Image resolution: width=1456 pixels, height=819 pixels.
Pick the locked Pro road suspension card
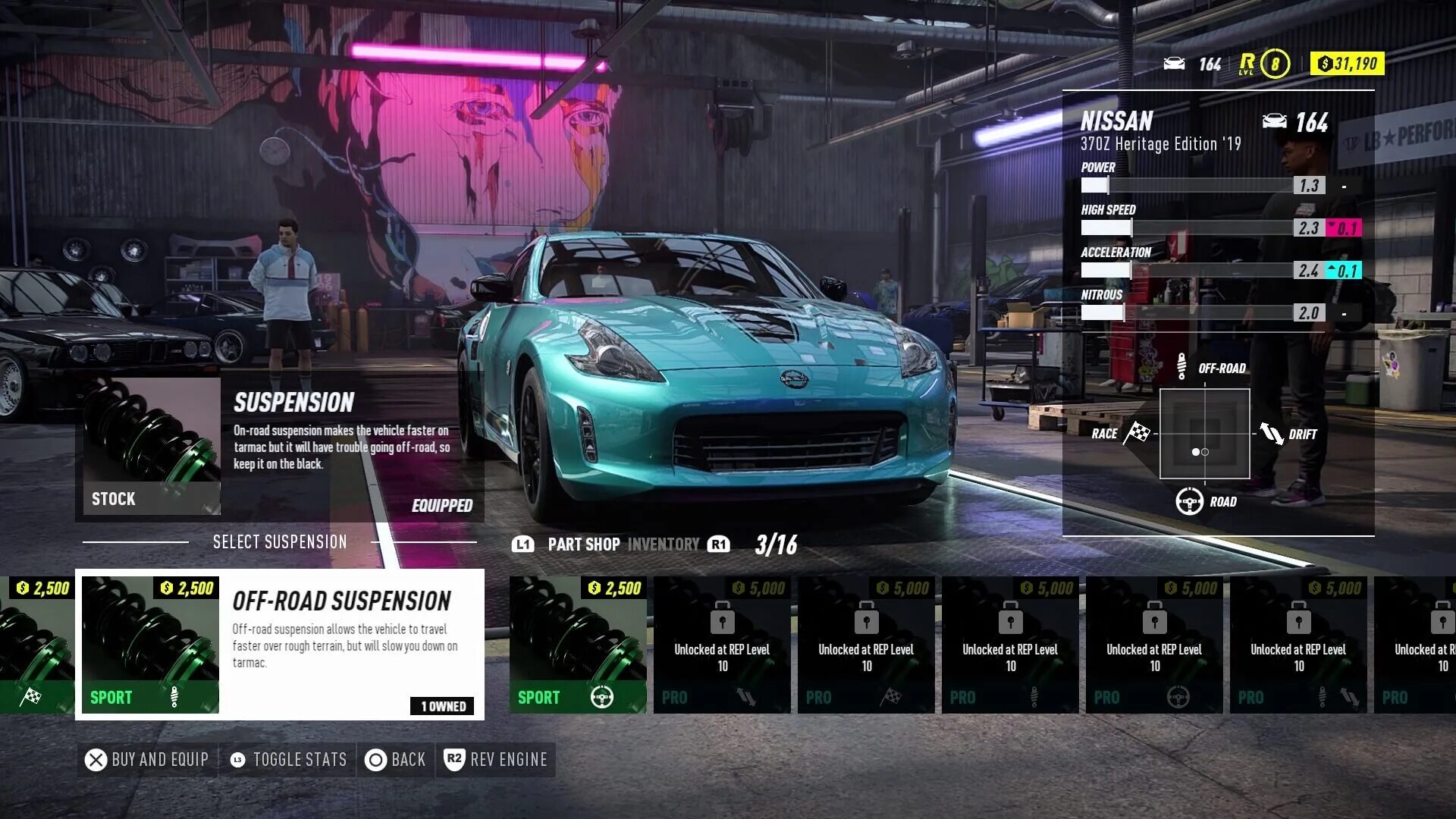pyautogui.click(x=1153, y=644)
